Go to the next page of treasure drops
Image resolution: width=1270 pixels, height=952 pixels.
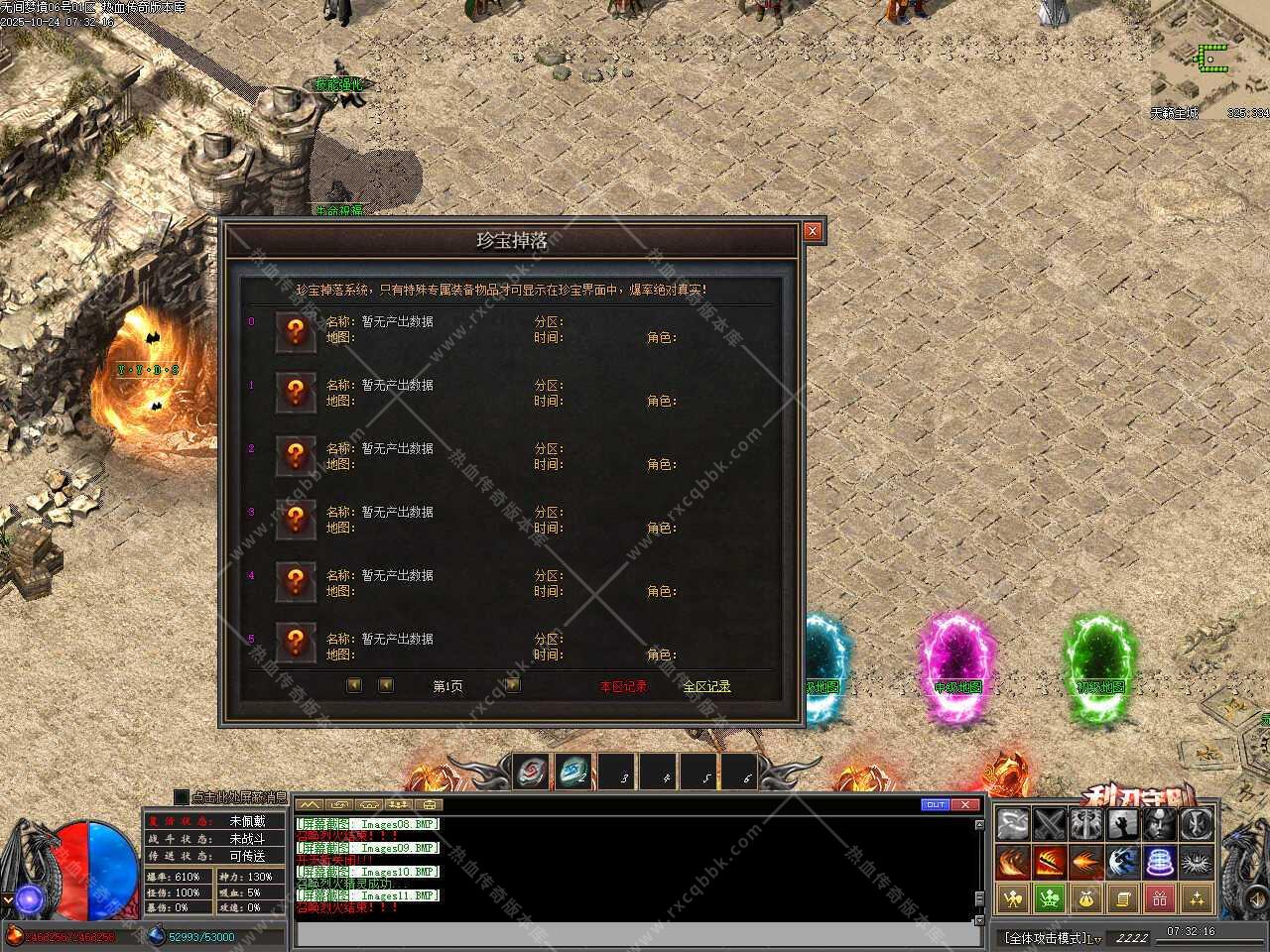pos(512,685)
